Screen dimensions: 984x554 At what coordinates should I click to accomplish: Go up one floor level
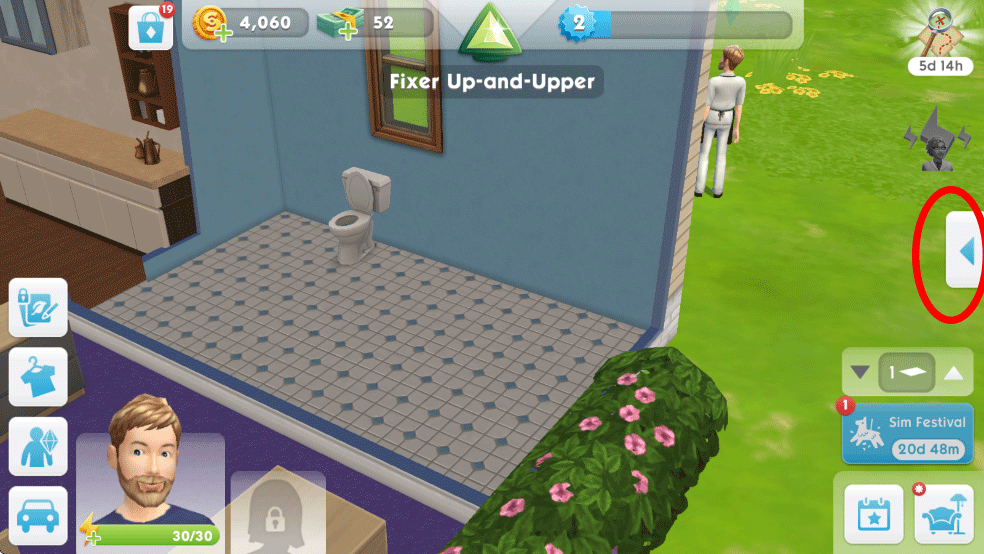pos(954,374)
